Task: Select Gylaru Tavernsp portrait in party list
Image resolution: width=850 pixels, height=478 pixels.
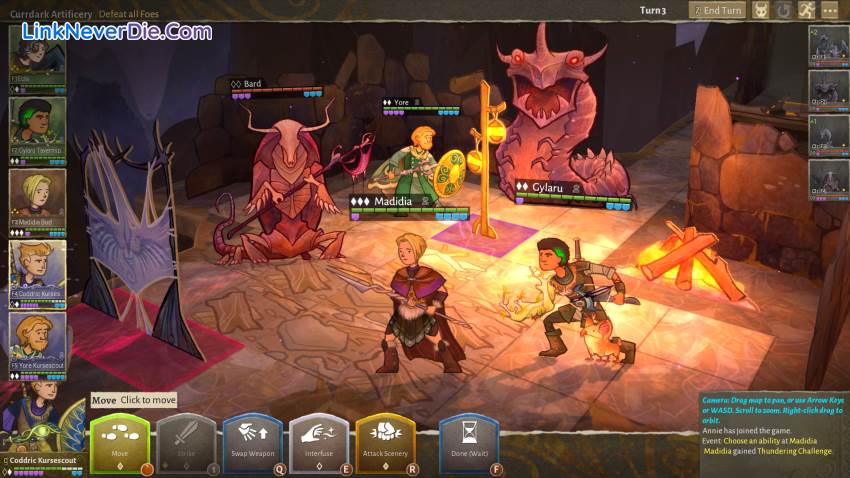Action: pyautogui.click(x=38, y=125)
